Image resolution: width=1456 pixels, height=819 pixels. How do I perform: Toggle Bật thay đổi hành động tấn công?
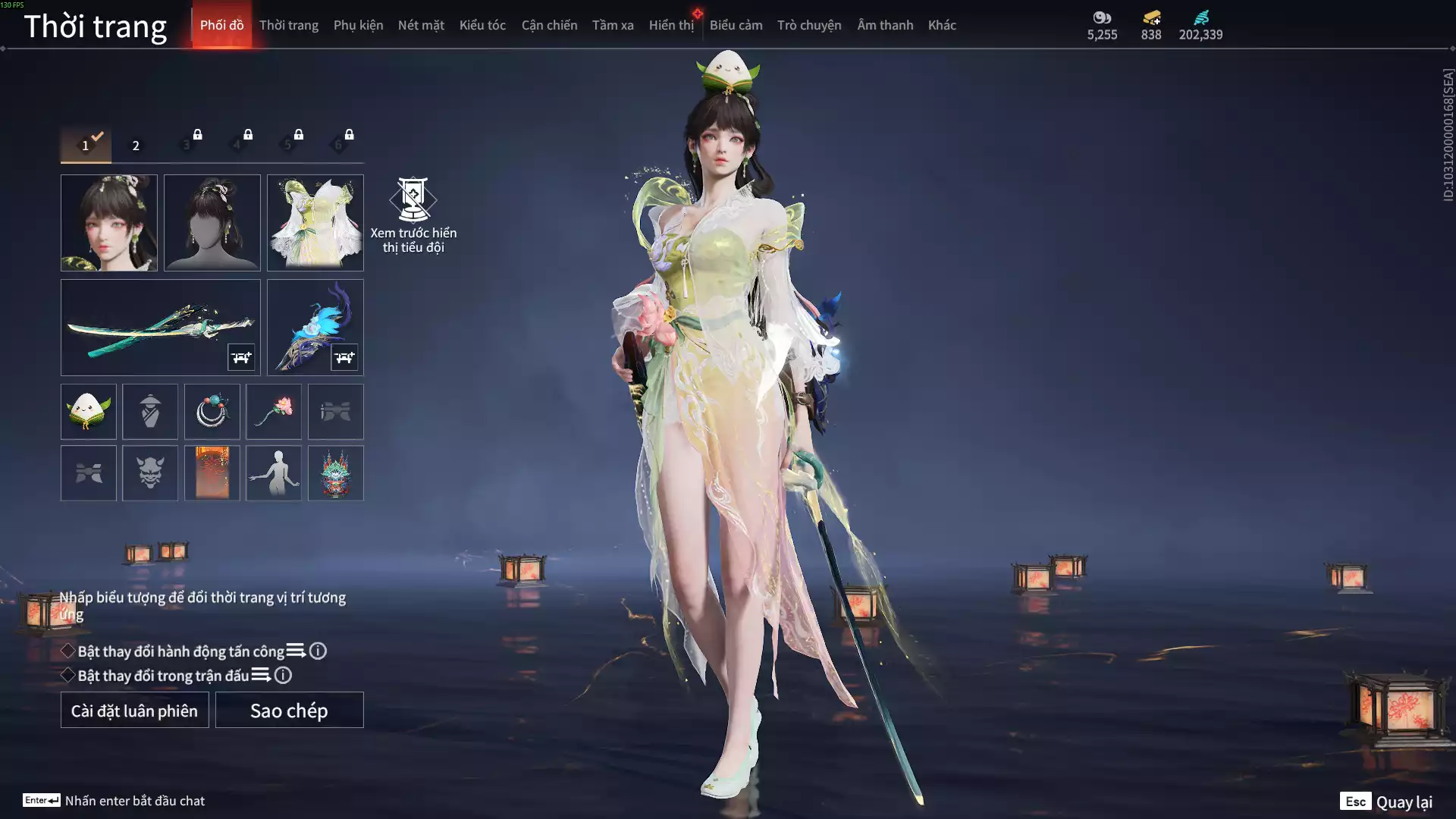click(x=68, y=651)
